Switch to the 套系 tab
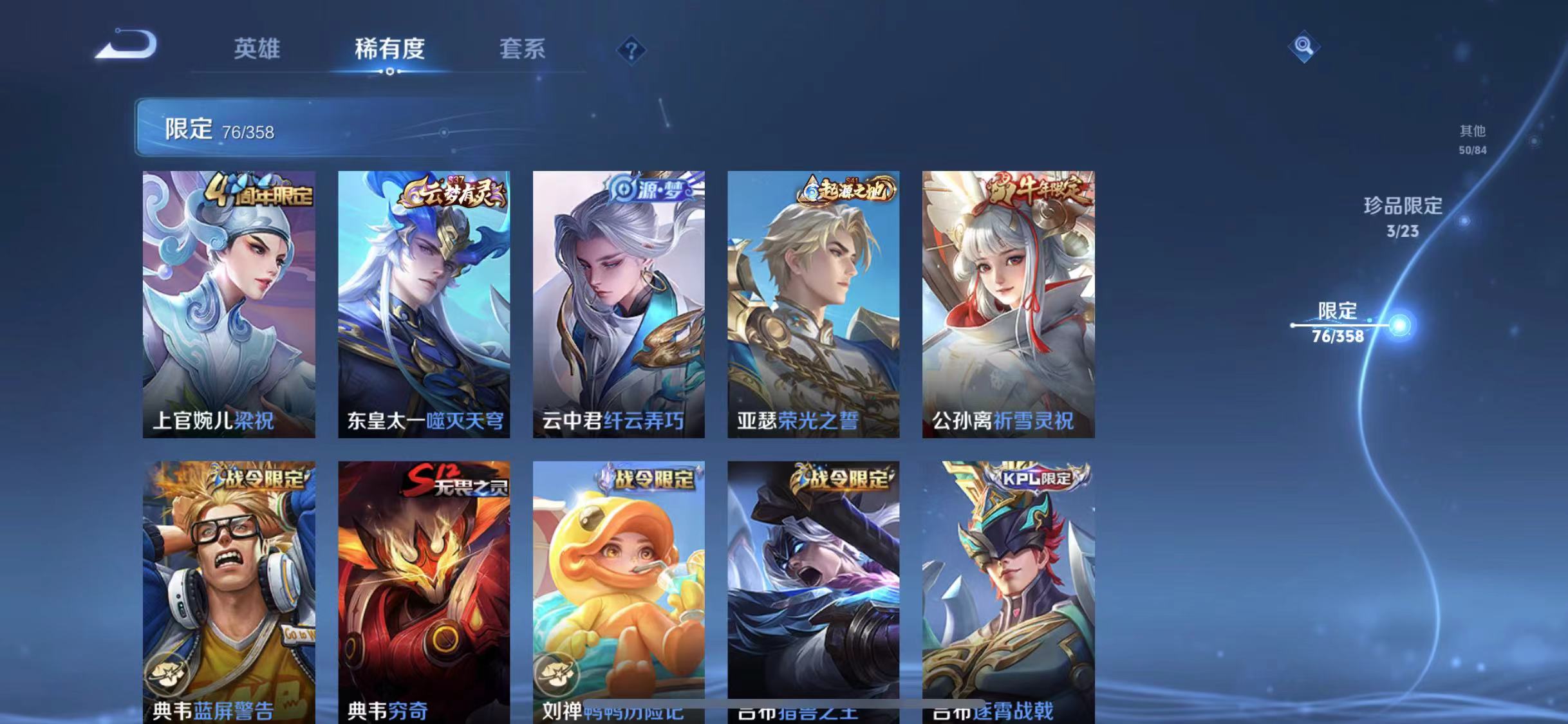The width and height of the screenshot is (1568, 724). click(x=523, y=50)
